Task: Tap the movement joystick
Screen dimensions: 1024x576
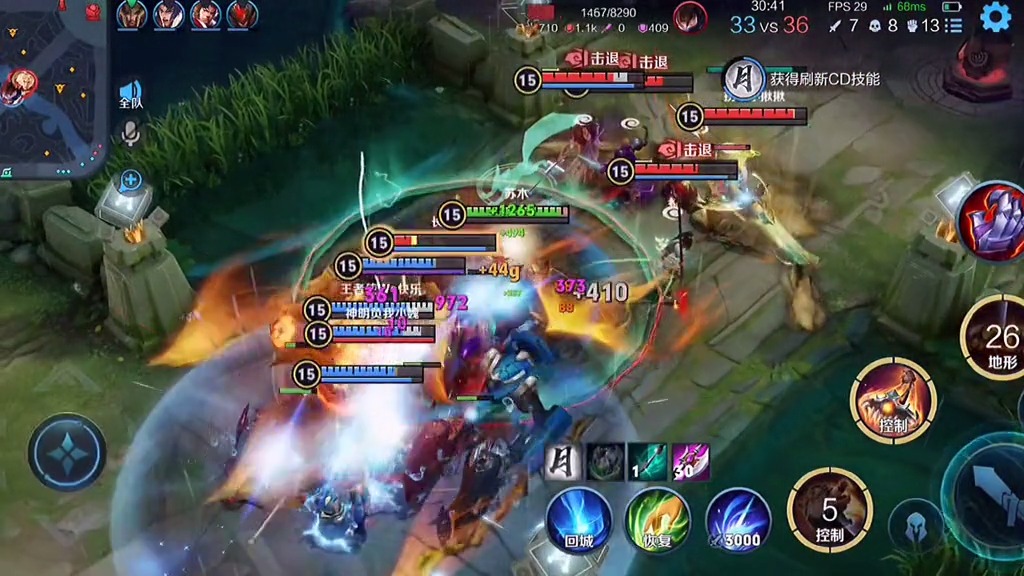Action: 67,452
